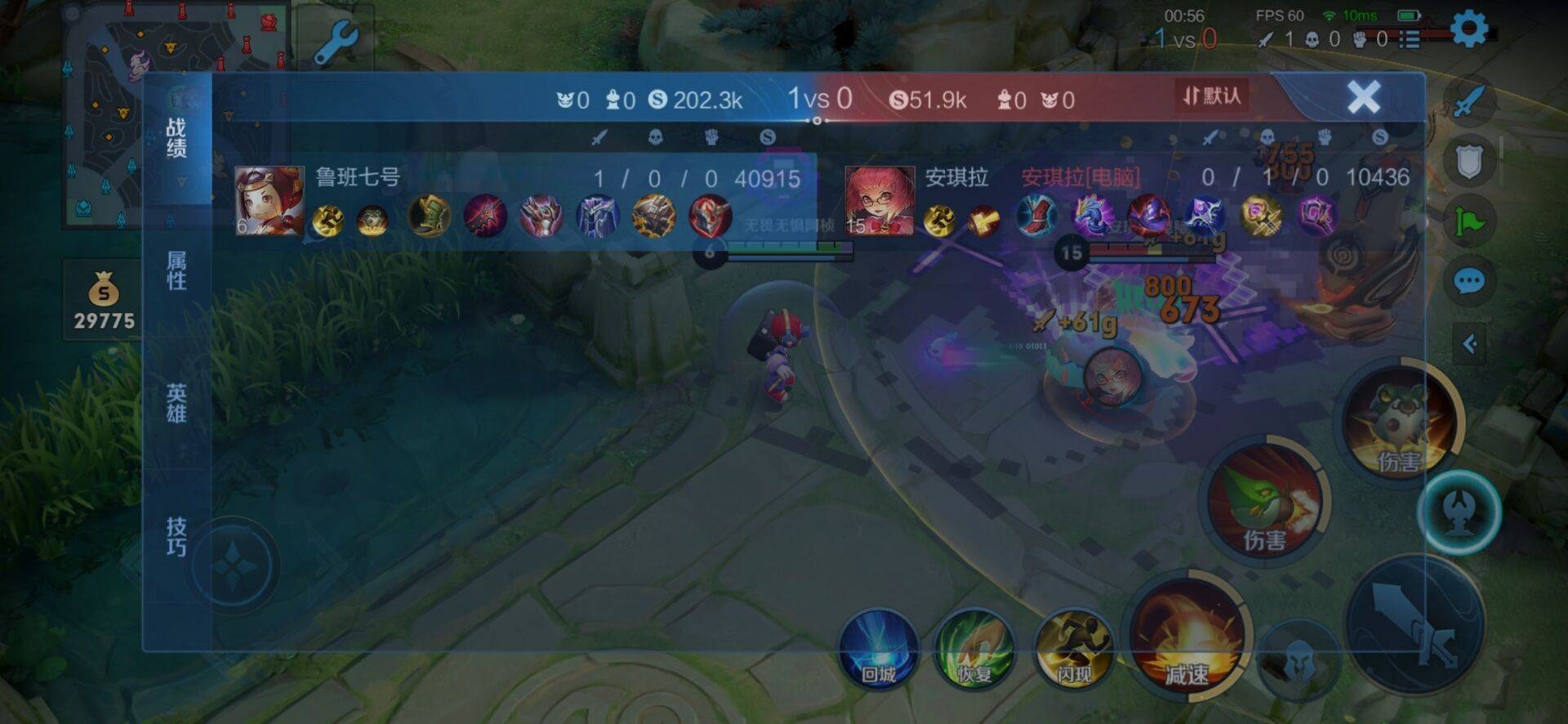Close the scoreboard panel
This screenshot has height=724, width=1568.
[x=1363, y=97]
